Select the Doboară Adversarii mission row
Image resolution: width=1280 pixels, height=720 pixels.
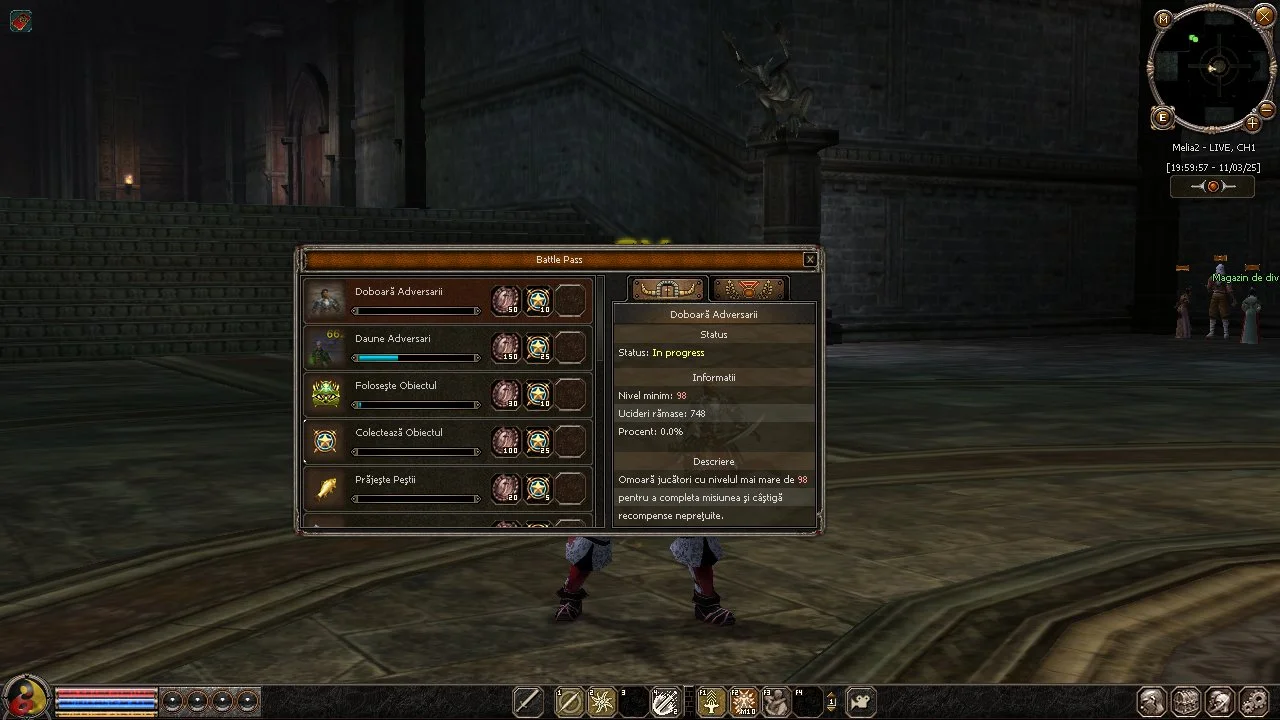click(x=416, y=300)
